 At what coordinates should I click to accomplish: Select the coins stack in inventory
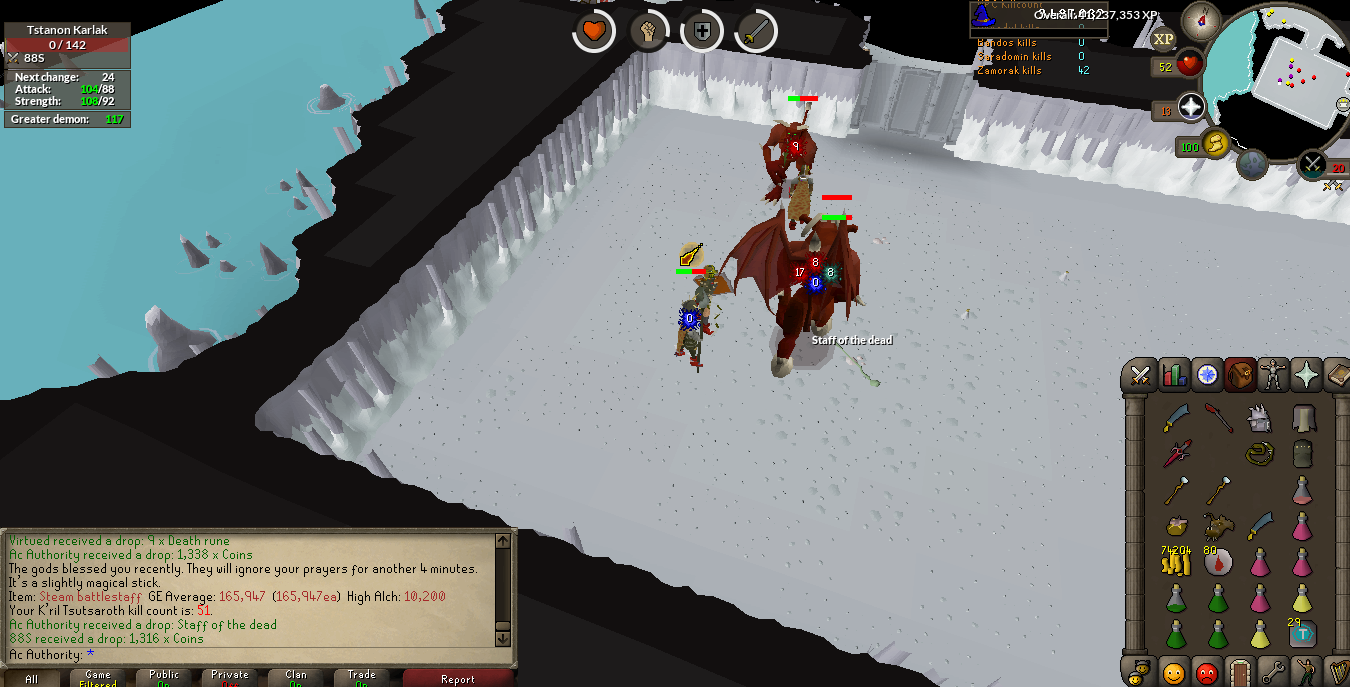1176,563
